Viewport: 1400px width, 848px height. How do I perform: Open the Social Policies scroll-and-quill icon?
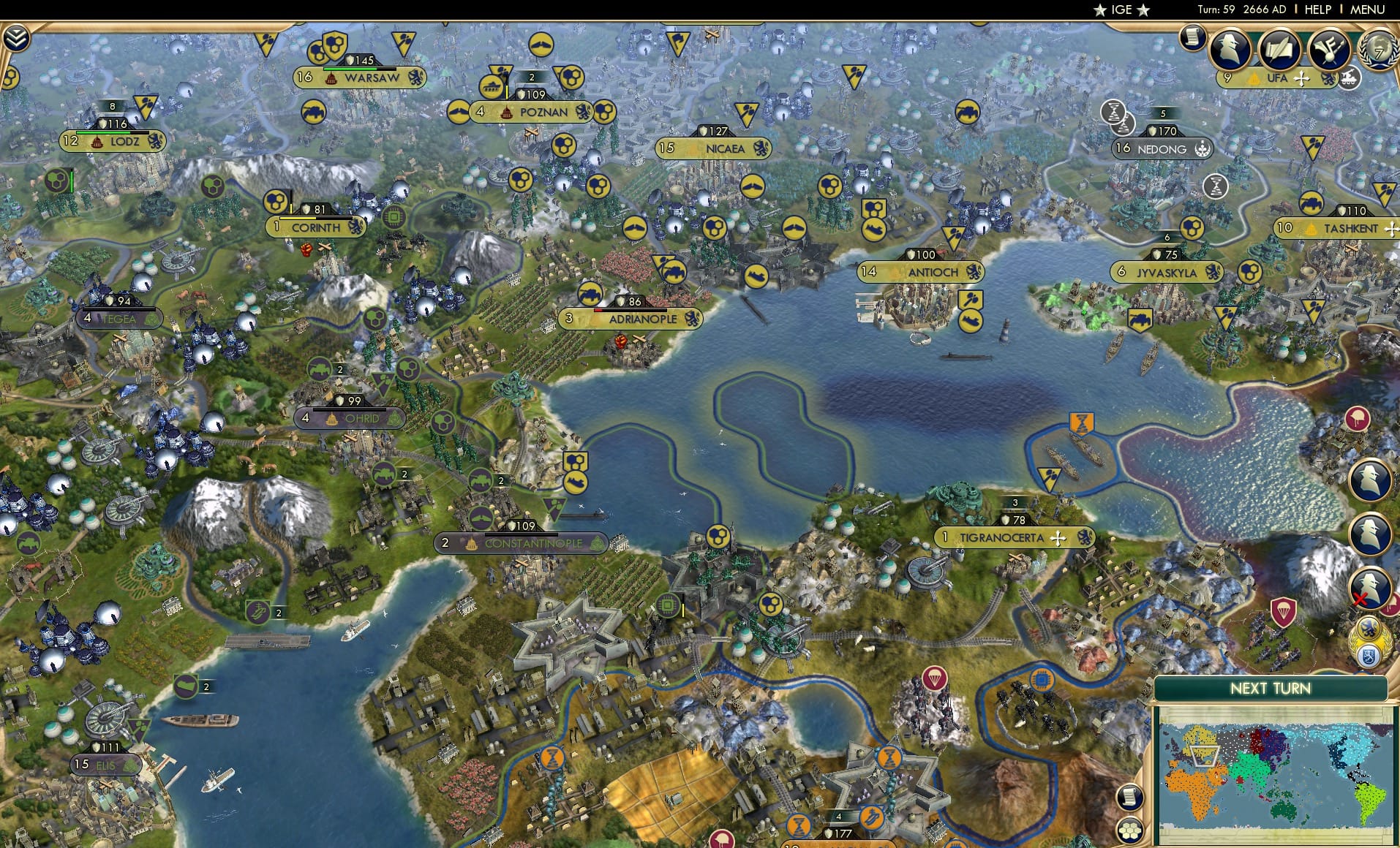(x=1279, y=50)
